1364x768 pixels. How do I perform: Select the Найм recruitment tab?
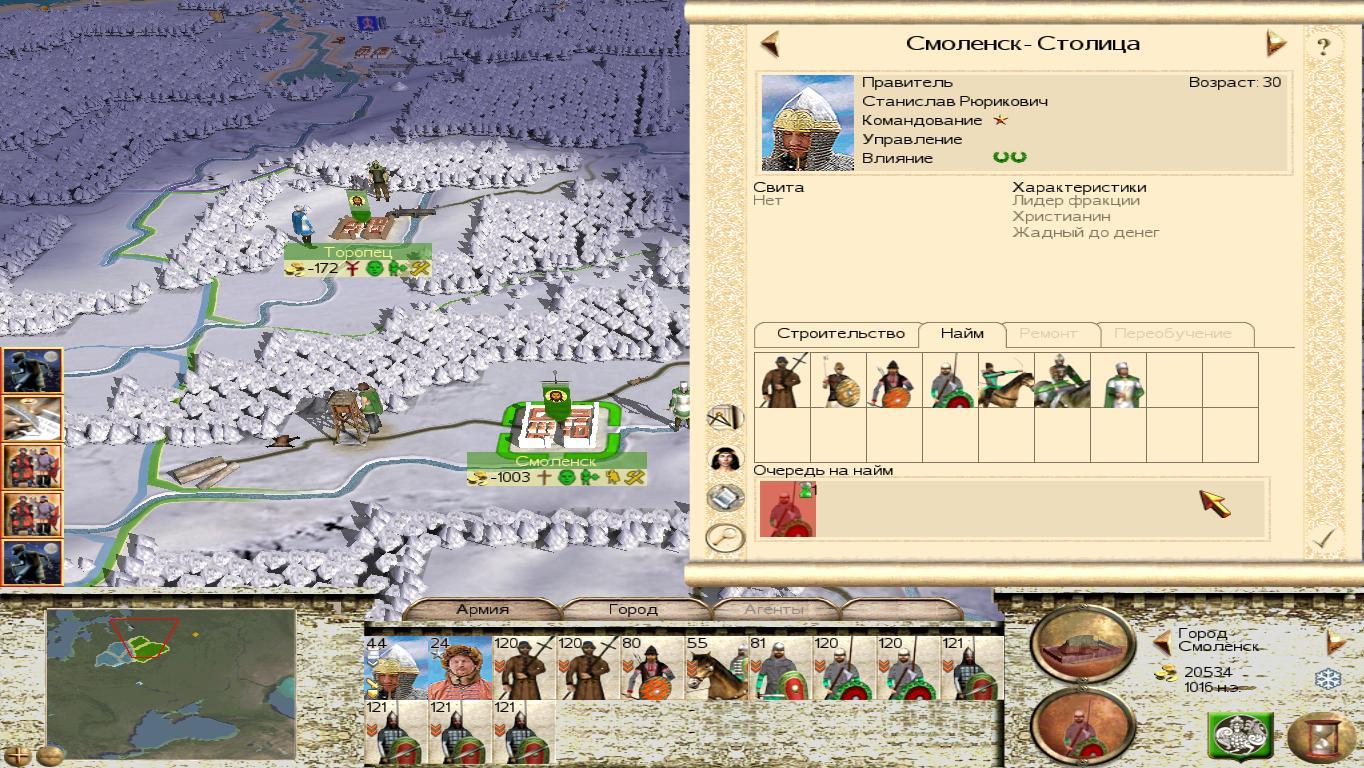pos(962,334)
